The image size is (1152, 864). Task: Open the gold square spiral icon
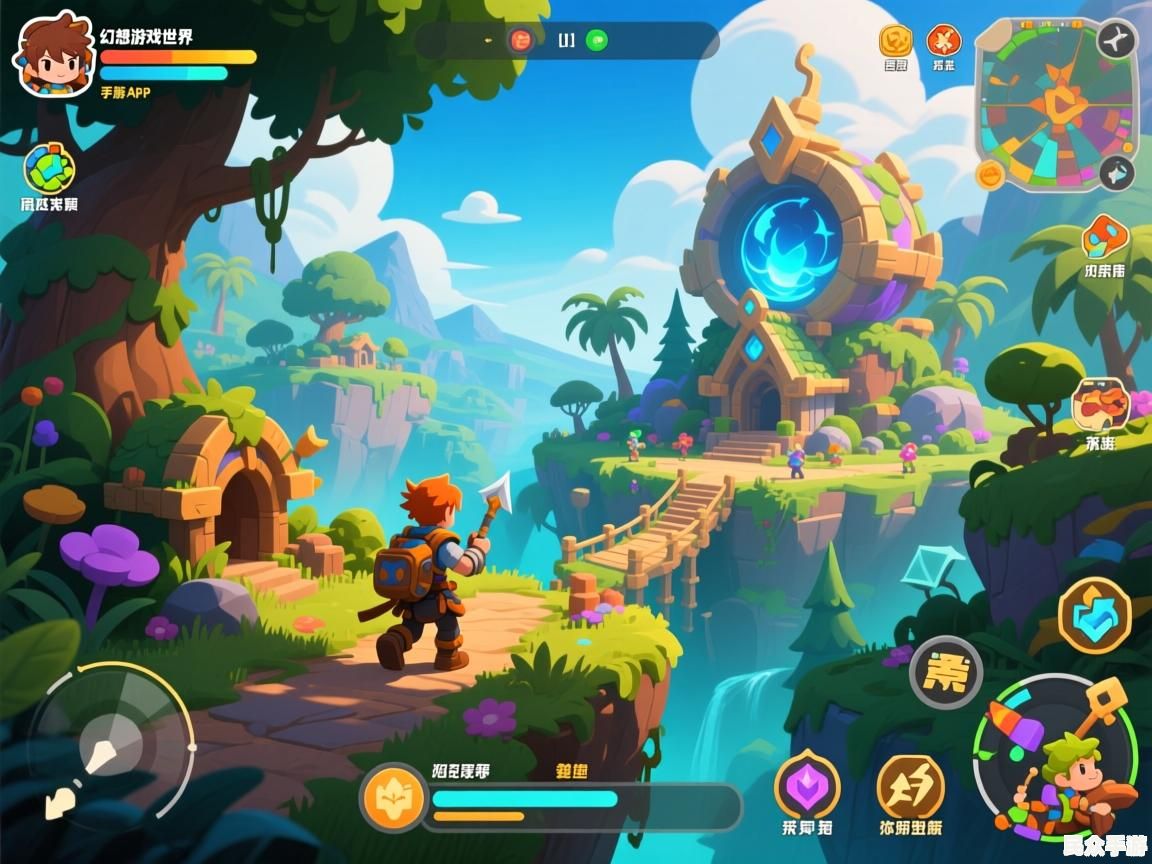click(895, 41)
